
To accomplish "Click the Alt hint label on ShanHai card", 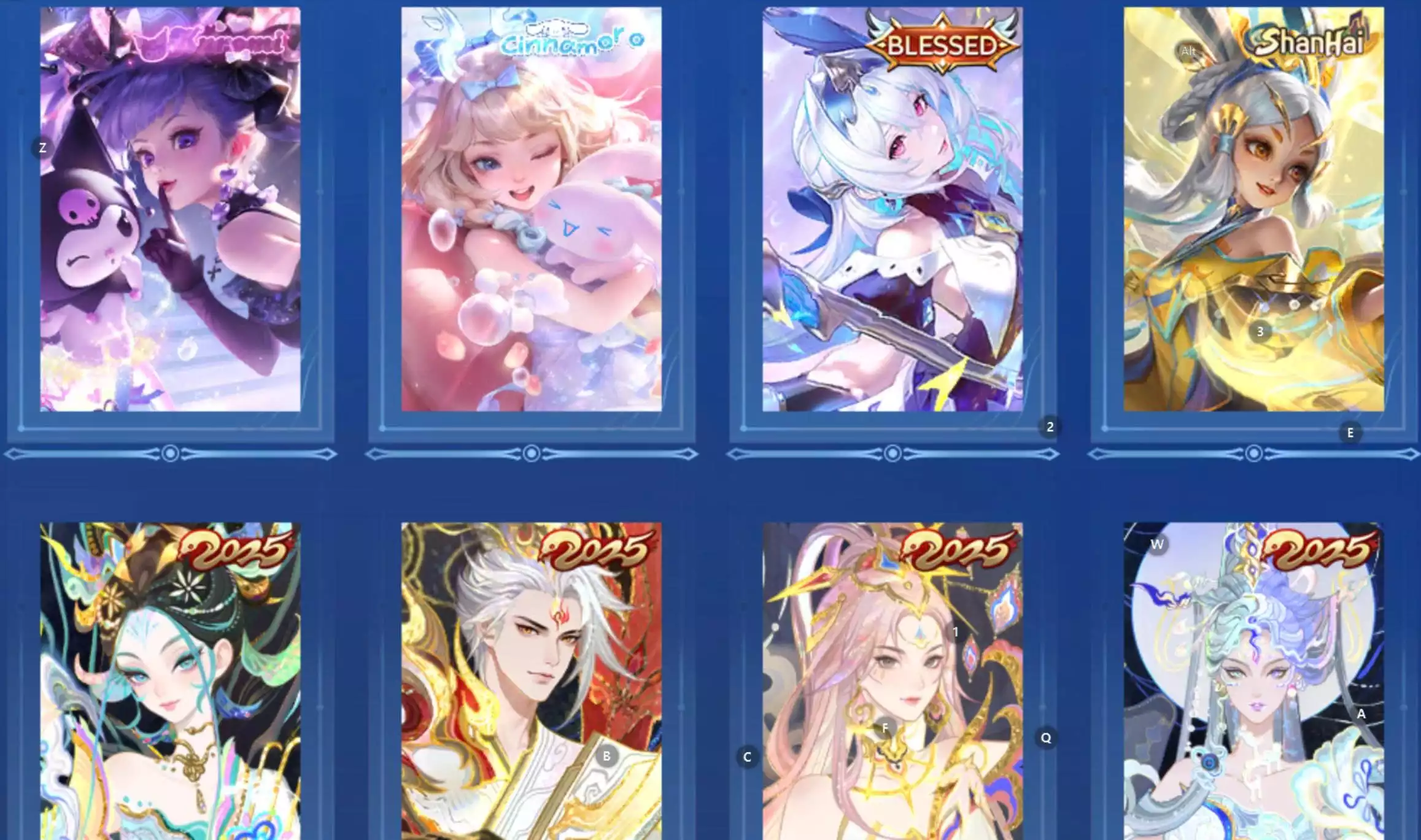I will point(1188,52).
